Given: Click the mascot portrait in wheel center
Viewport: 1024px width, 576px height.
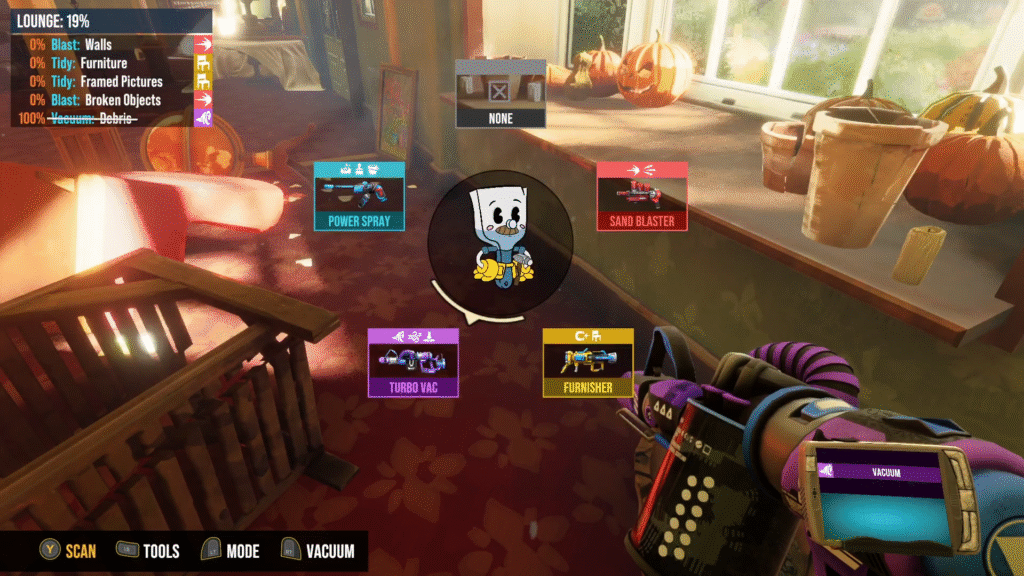Looking at the screenshot, I should tap(500, 241).
